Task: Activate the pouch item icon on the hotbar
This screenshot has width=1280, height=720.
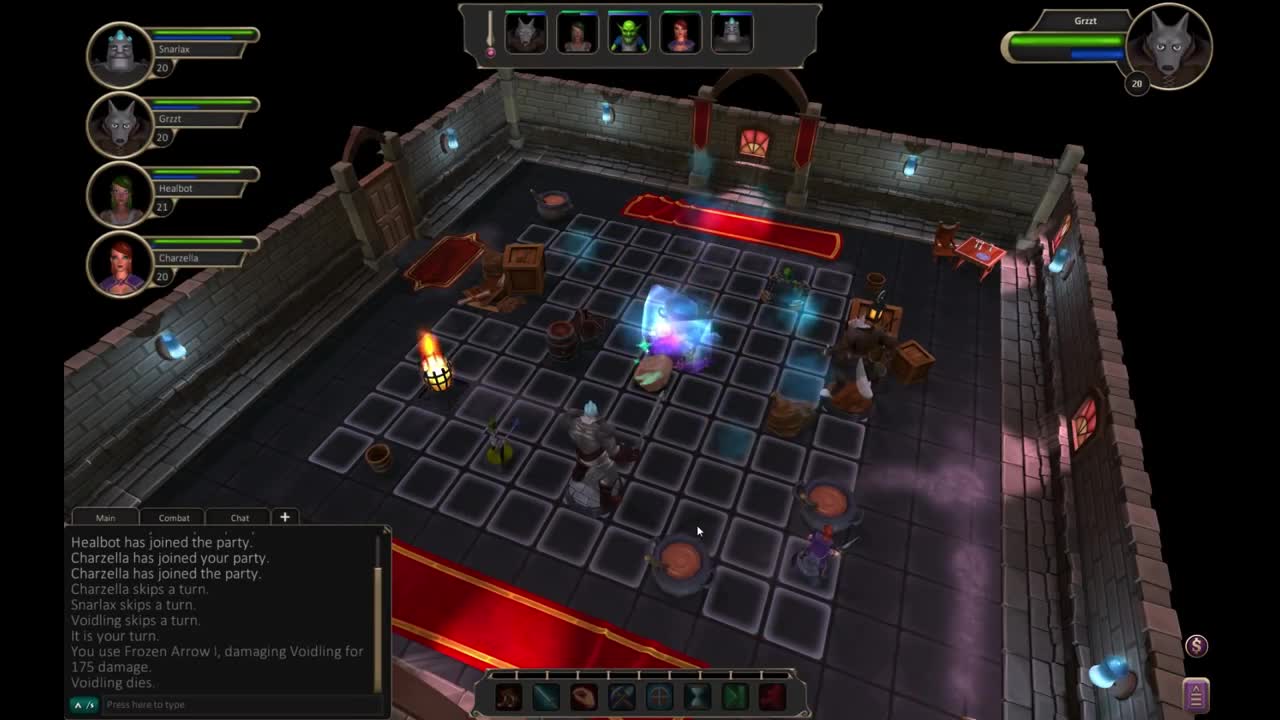Action: pyautogui.click(x=584, y=697)
